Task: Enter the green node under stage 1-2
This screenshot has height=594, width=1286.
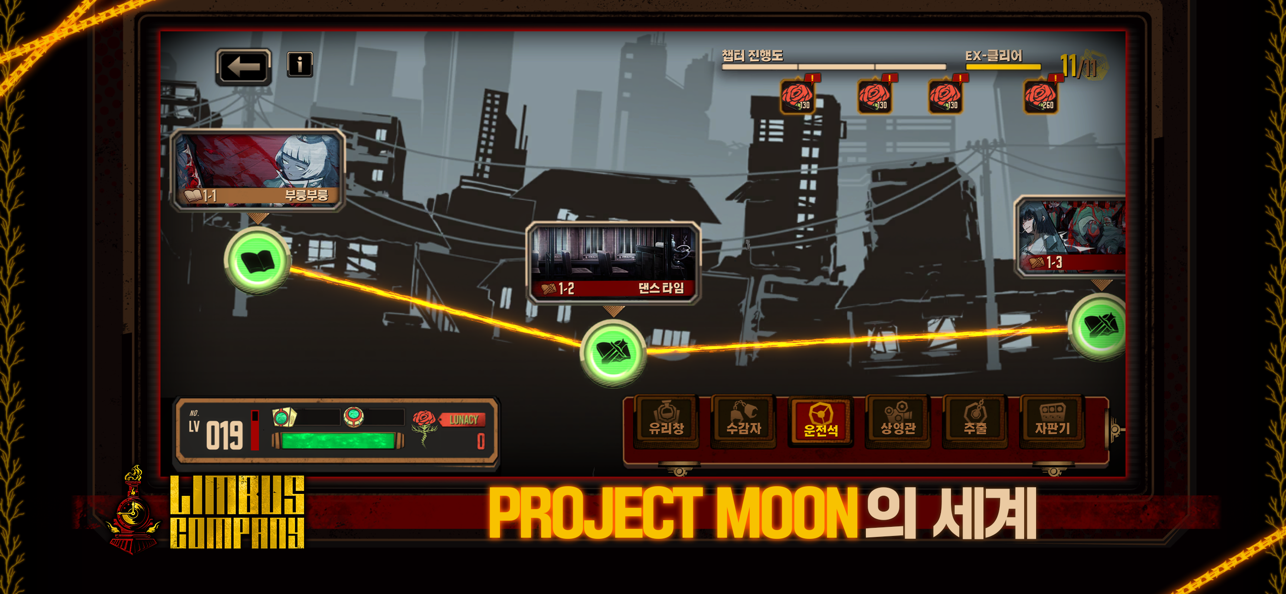Action: (x=613, y=352)
